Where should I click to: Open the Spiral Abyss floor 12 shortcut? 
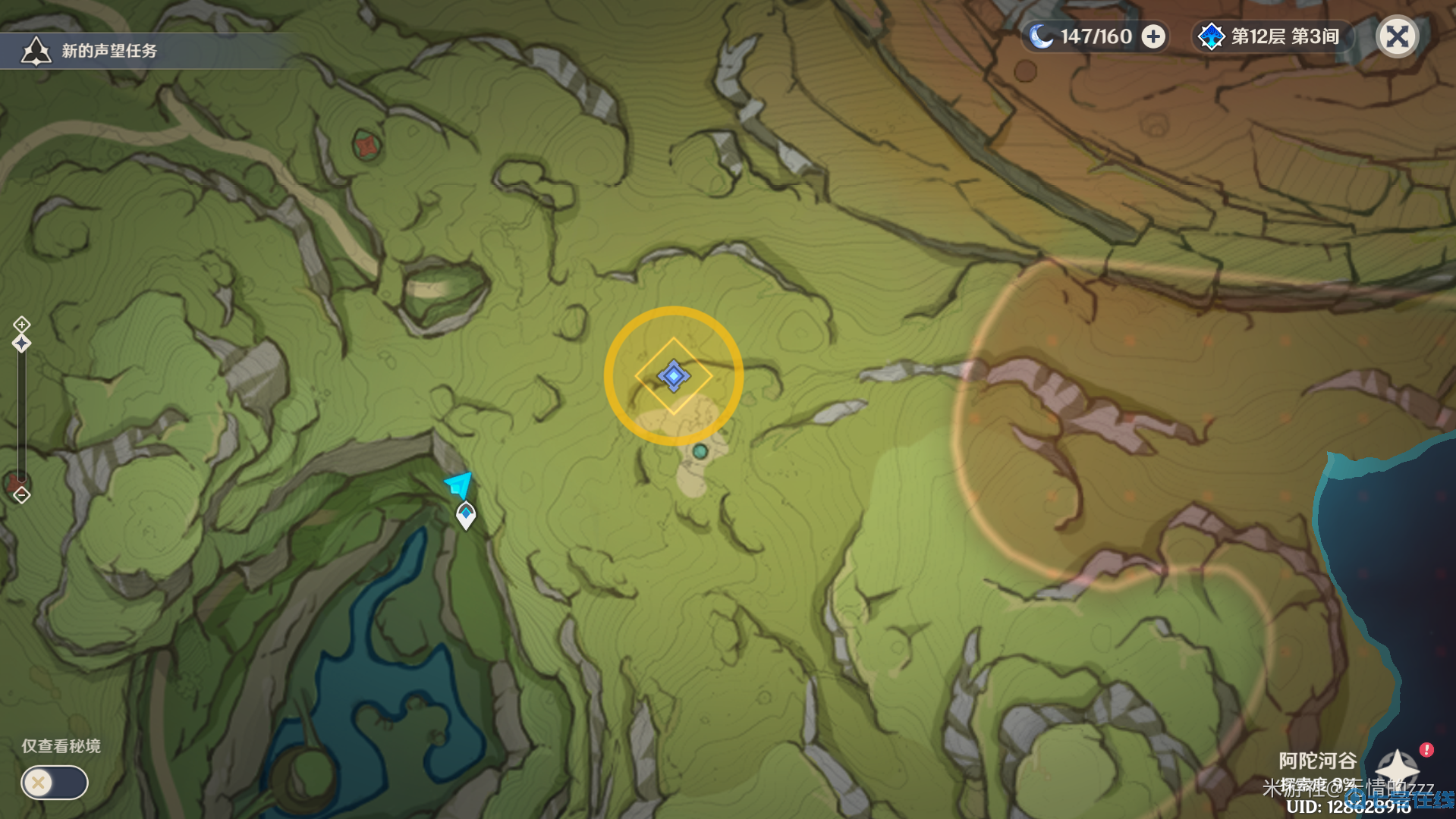[x=1272, y=36]
